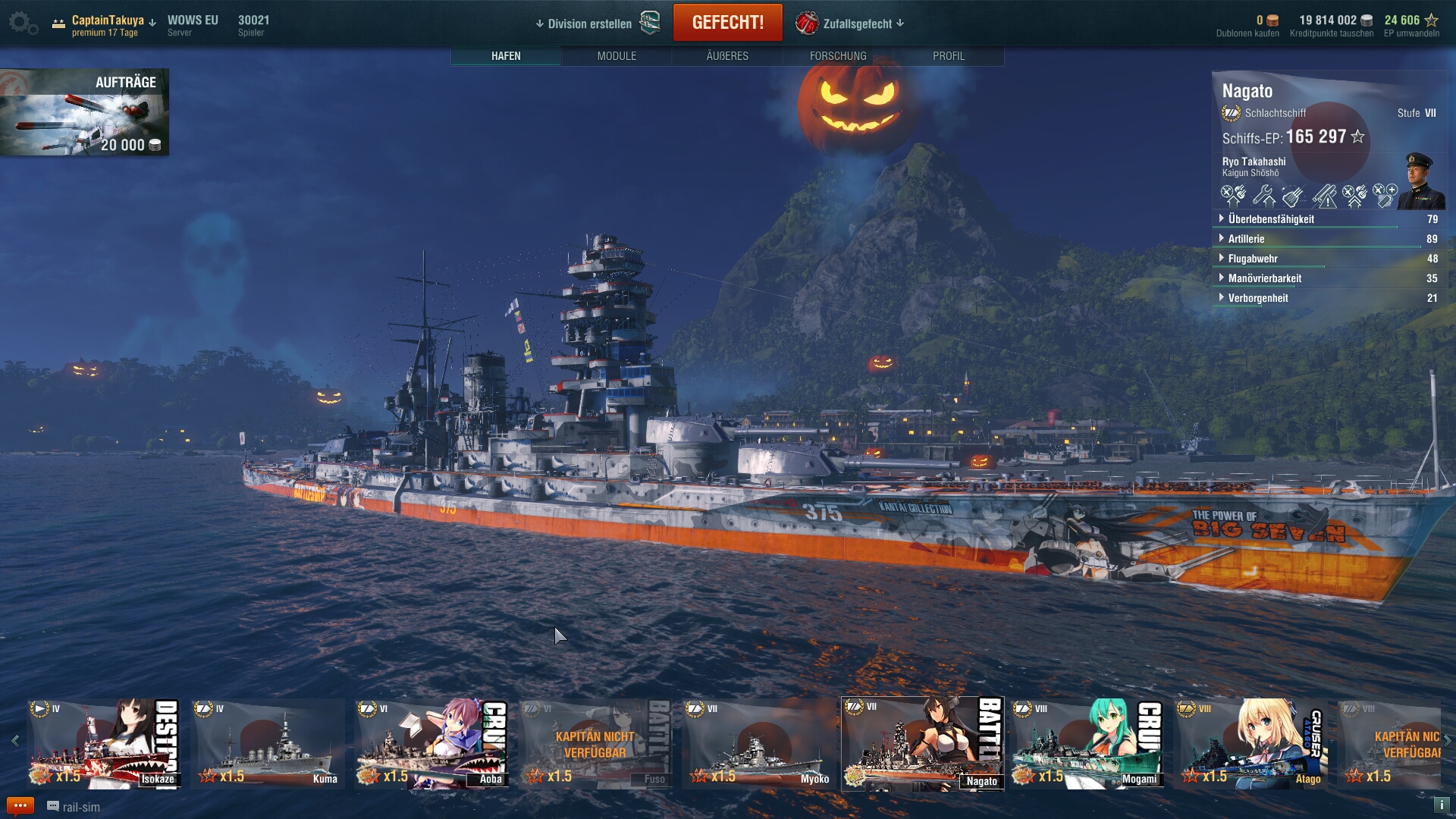
Task: Expand the Artillerie stat row
Action: click(1246, 239)
